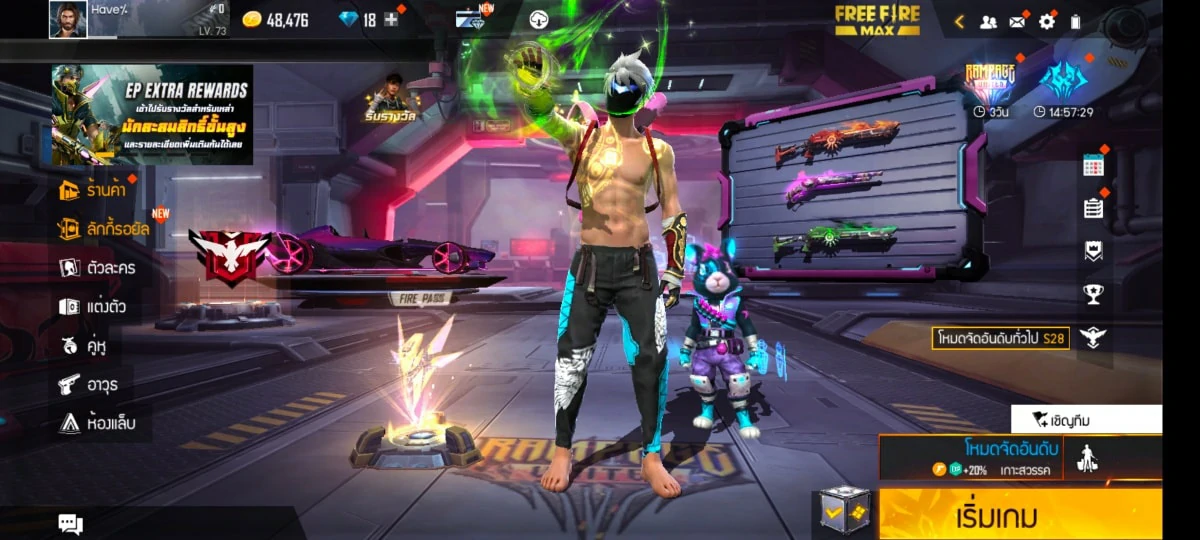This screenshot has width=1200, height=540.
Task: Open the friends list icon
Action: coord(988,21)
